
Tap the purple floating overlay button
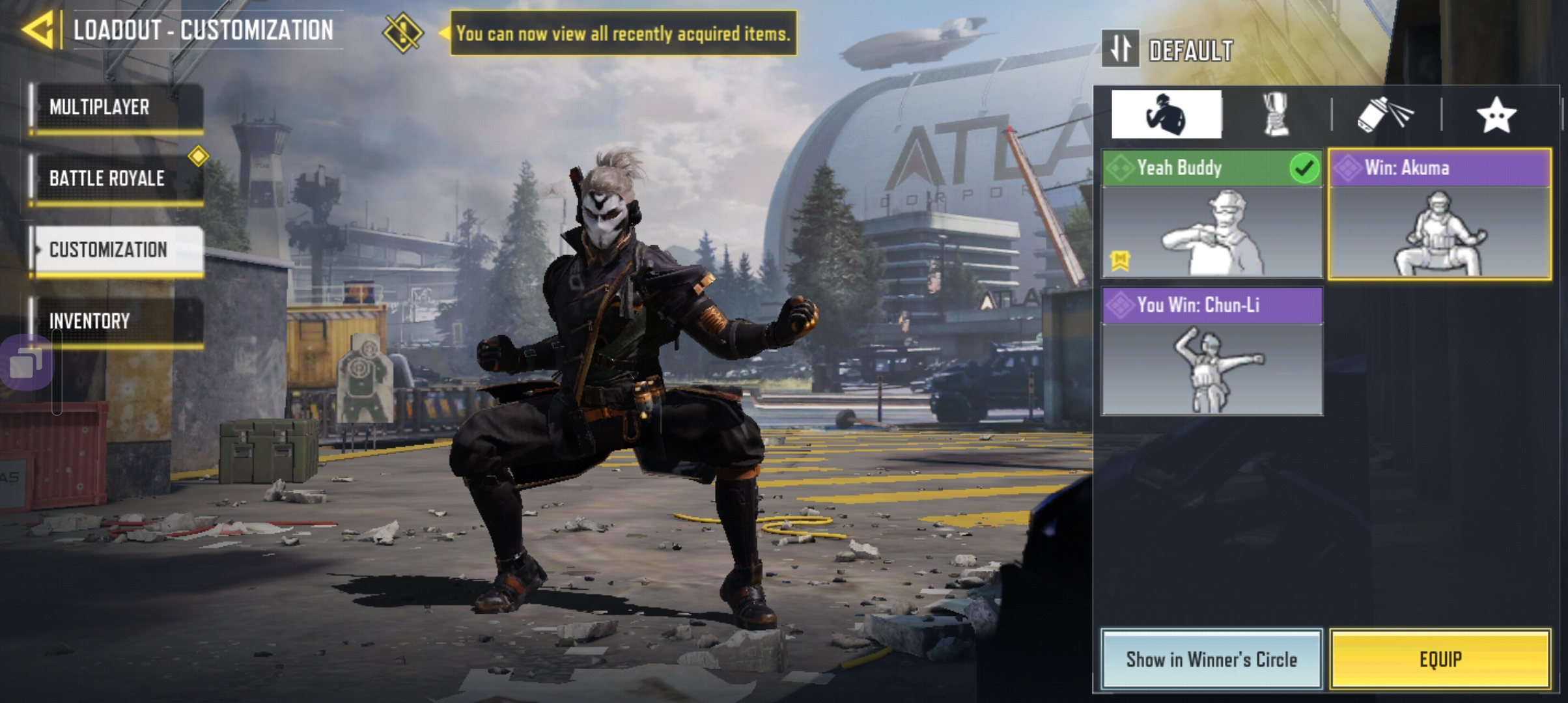click(x=26, y=362)
